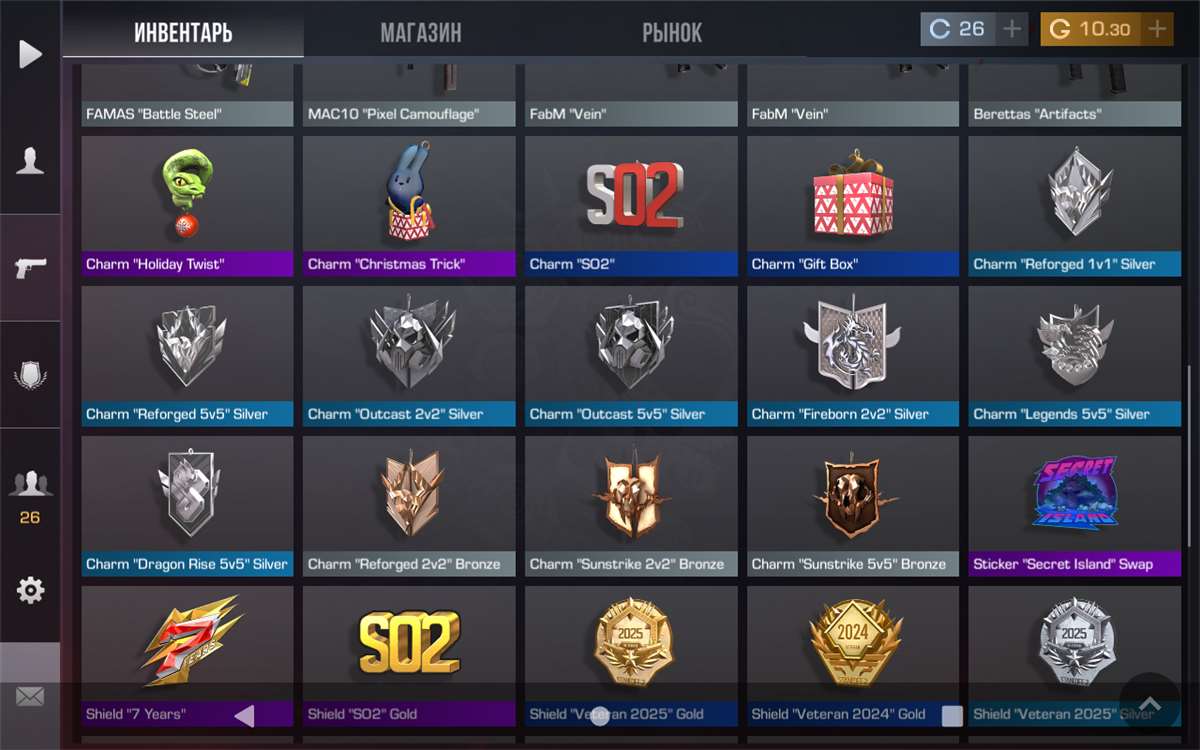The image size is (1200, 750).
Task: Open the Рынок tab
Action: pyautogui.click(x=672, y=32)
